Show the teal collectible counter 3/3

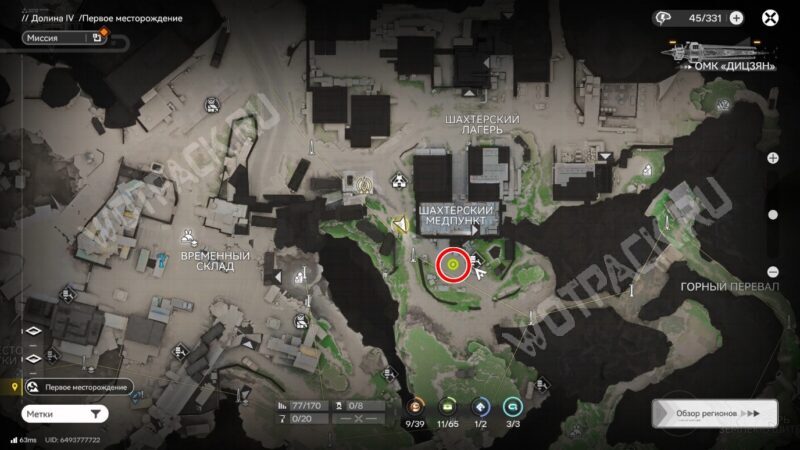(512, 407)
